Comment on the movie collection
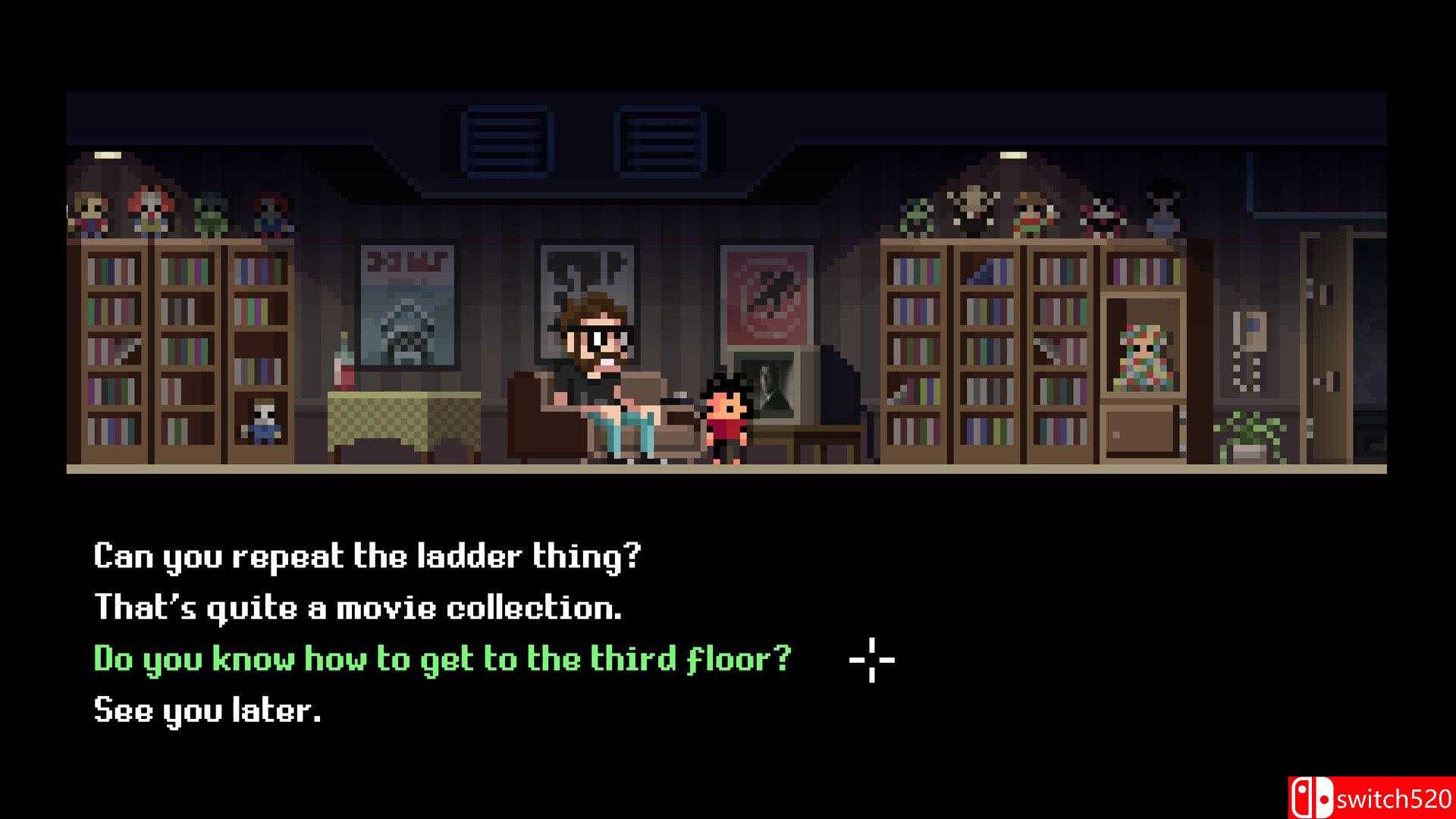Screen dimensions: 1456x819 tap(357, 608)
